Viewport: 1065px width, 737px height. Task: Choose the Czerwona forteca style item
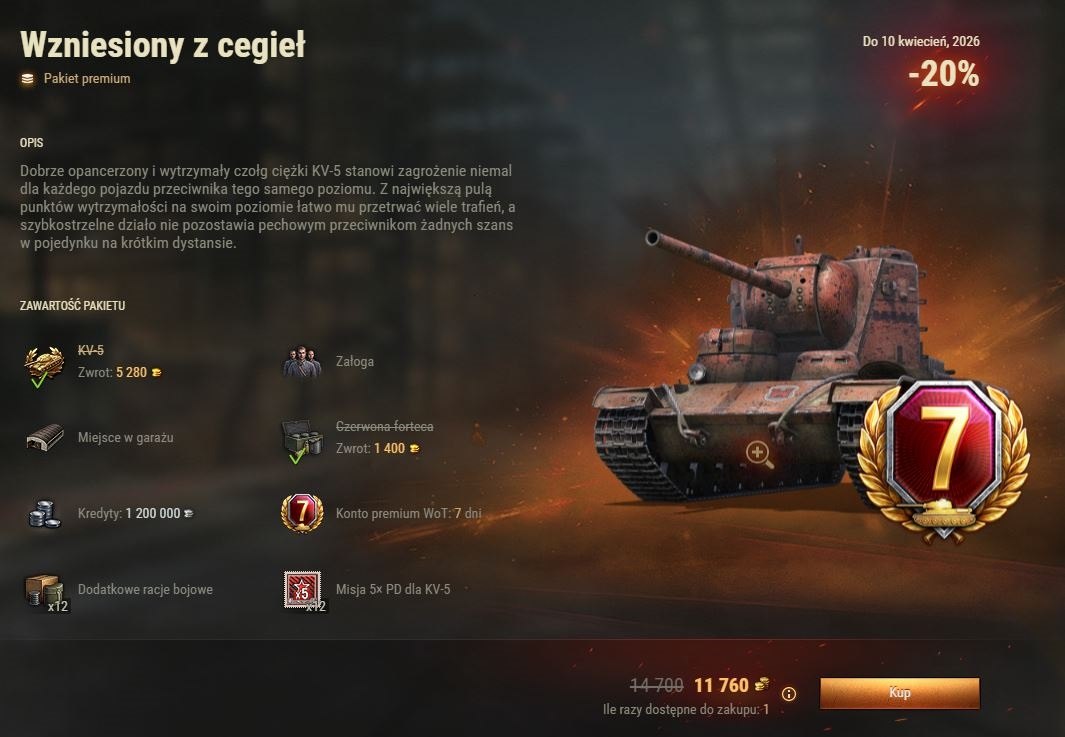pyautogui.click(x=302, y=439)
